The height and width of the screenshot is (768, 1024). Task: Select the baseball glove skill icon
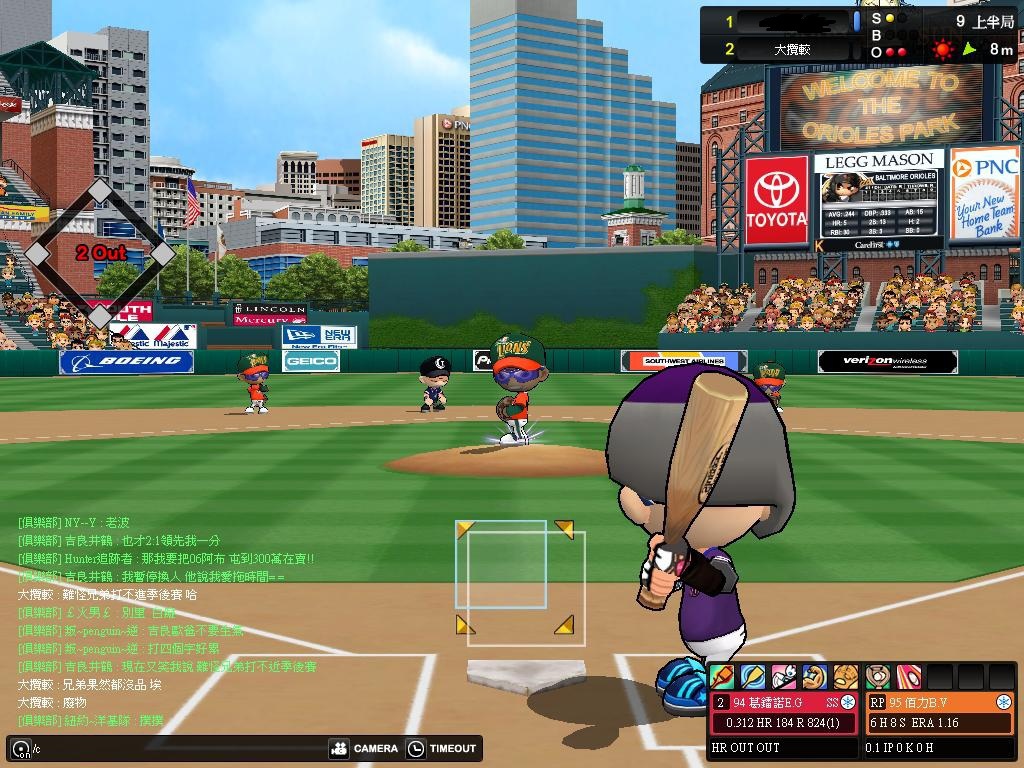(846, 677)
